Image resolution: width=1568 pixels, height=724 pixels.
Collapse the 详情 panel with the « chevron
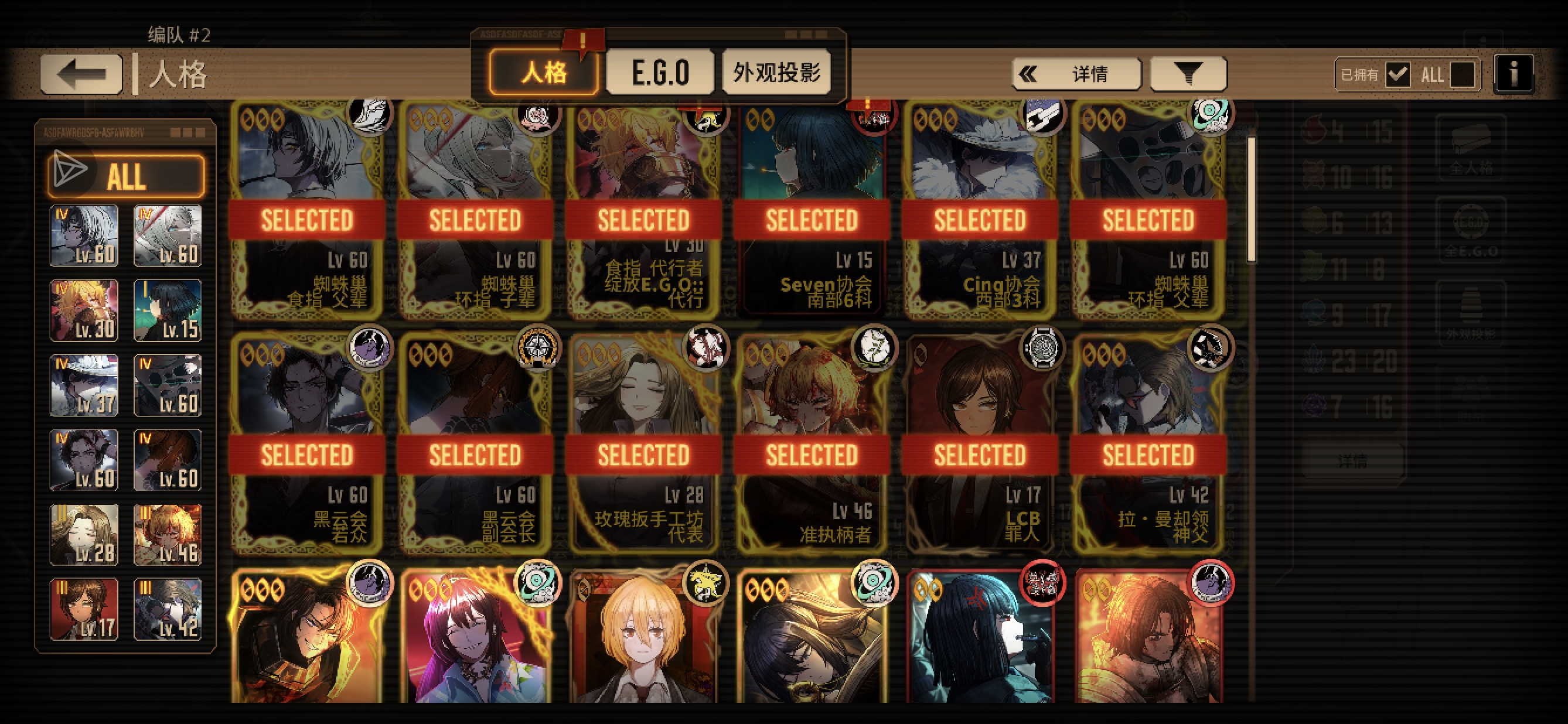[1029, 73]
